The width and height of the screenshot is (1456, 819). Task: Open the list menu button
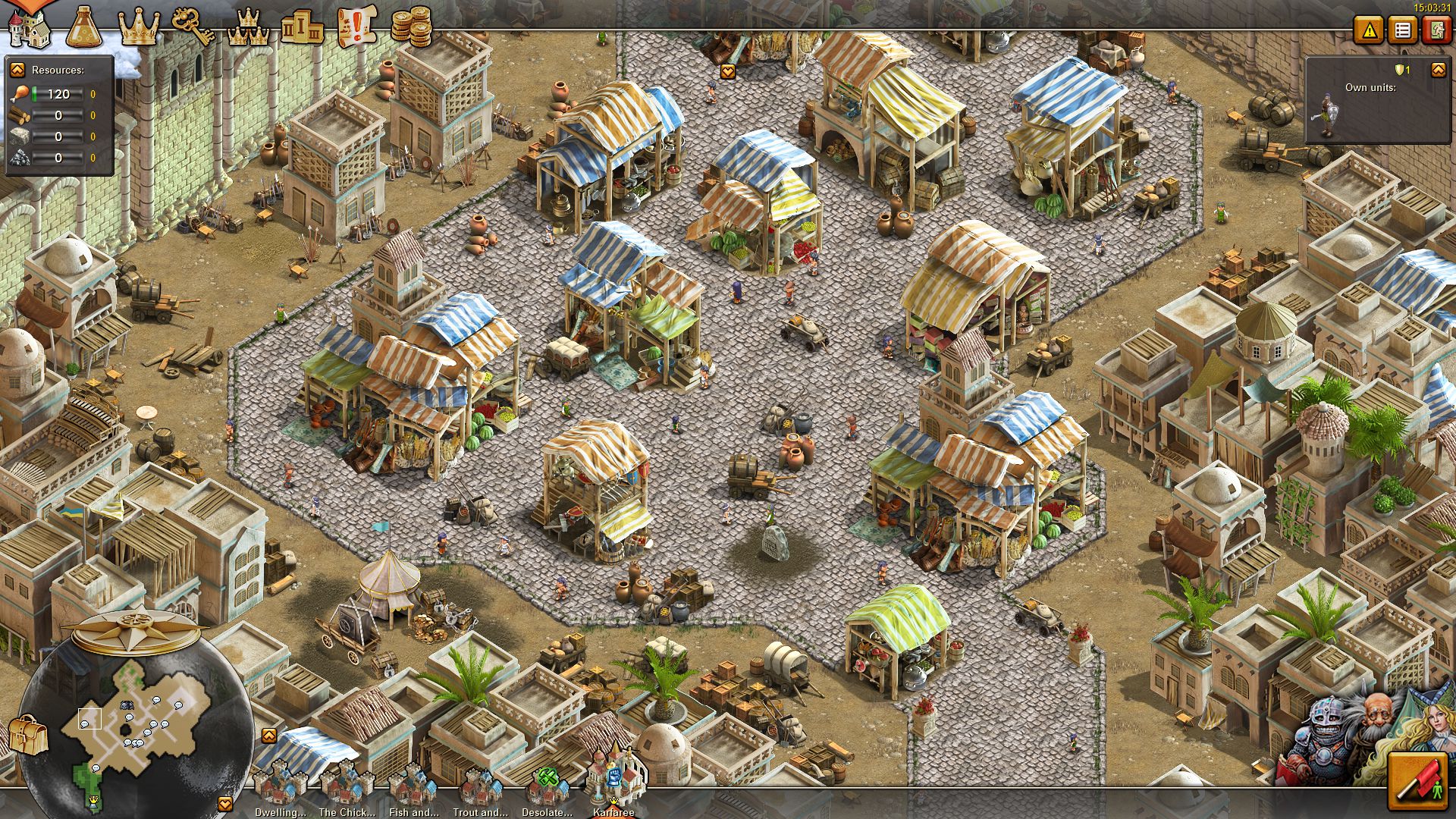1403,30
